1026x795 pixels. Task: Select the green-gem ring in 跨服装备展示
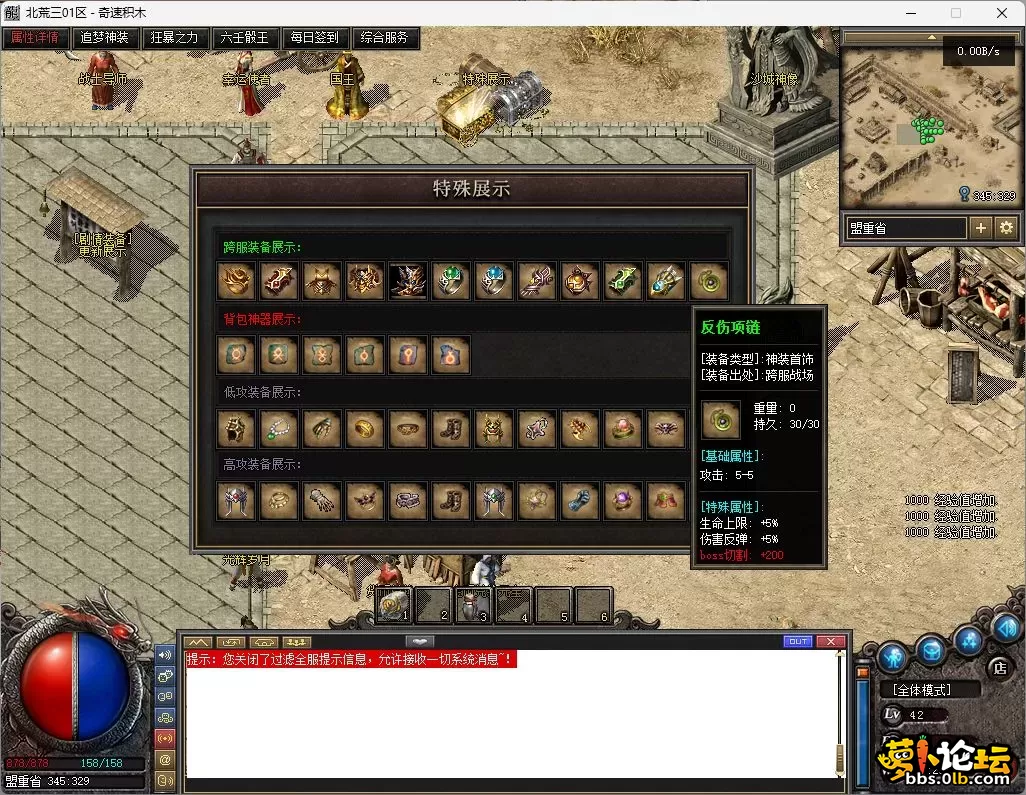coord(451,281)
